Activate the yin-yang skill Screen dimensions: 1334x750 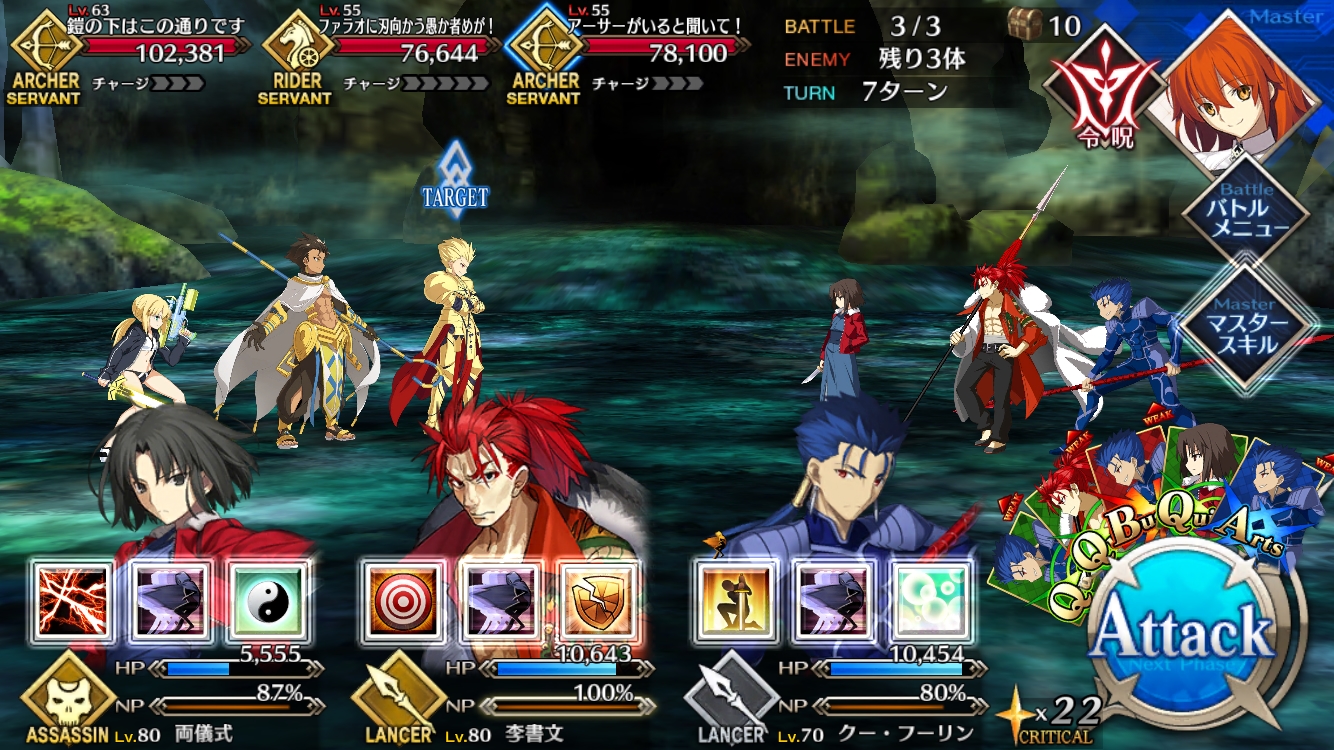[268, 600]
